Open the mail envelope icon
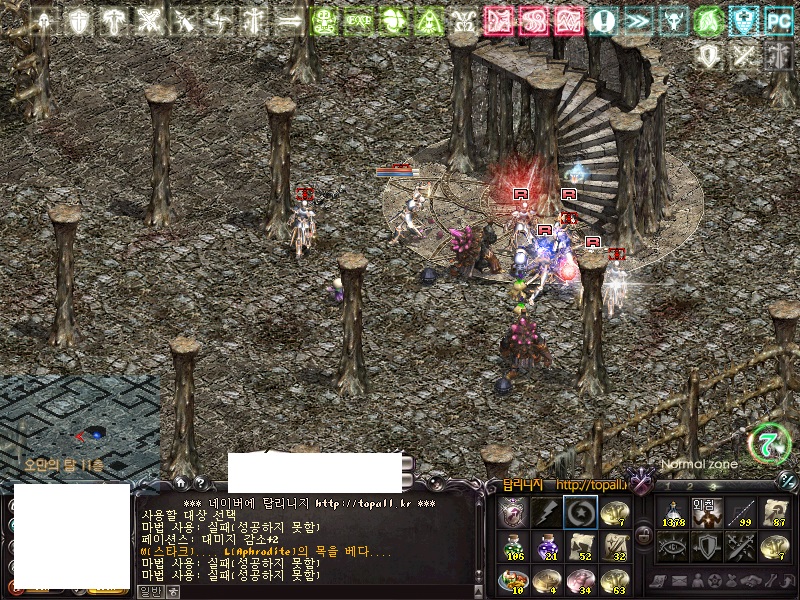Screen dimensions: 800x600 click(678, 581)
